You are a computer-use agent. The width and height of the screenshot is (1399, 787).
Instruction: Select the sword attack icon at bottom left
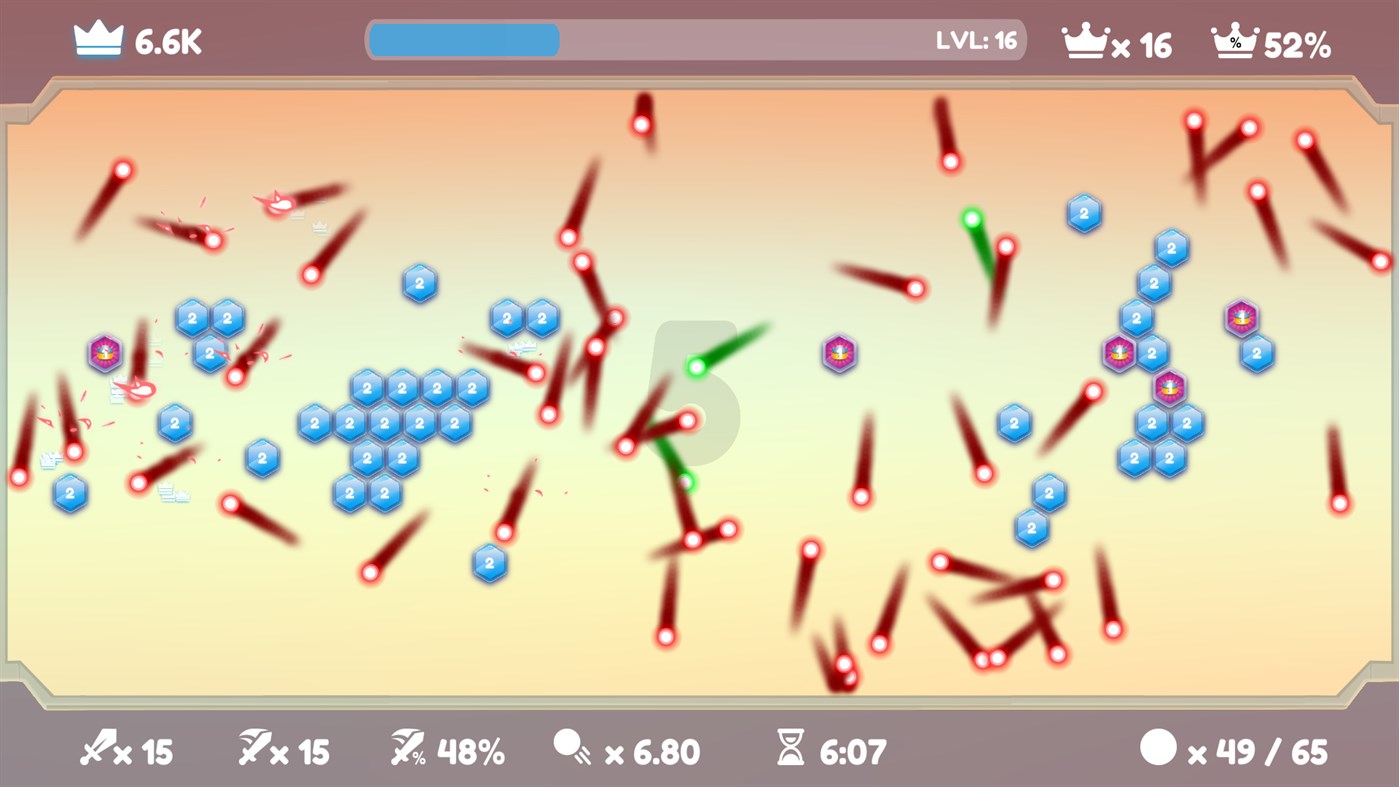tap(97, 748)
